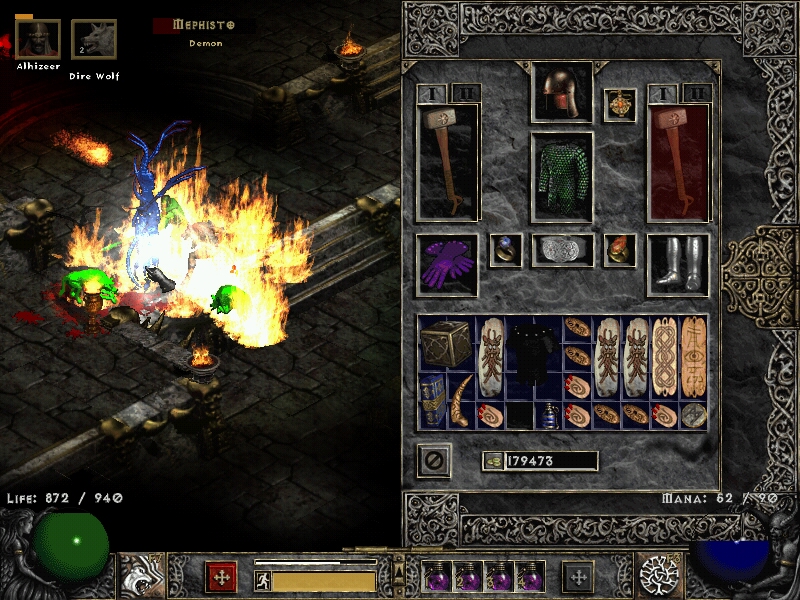The image size is (800, 600).
Task: Select the metal boots slot
Action: [678, 264]
